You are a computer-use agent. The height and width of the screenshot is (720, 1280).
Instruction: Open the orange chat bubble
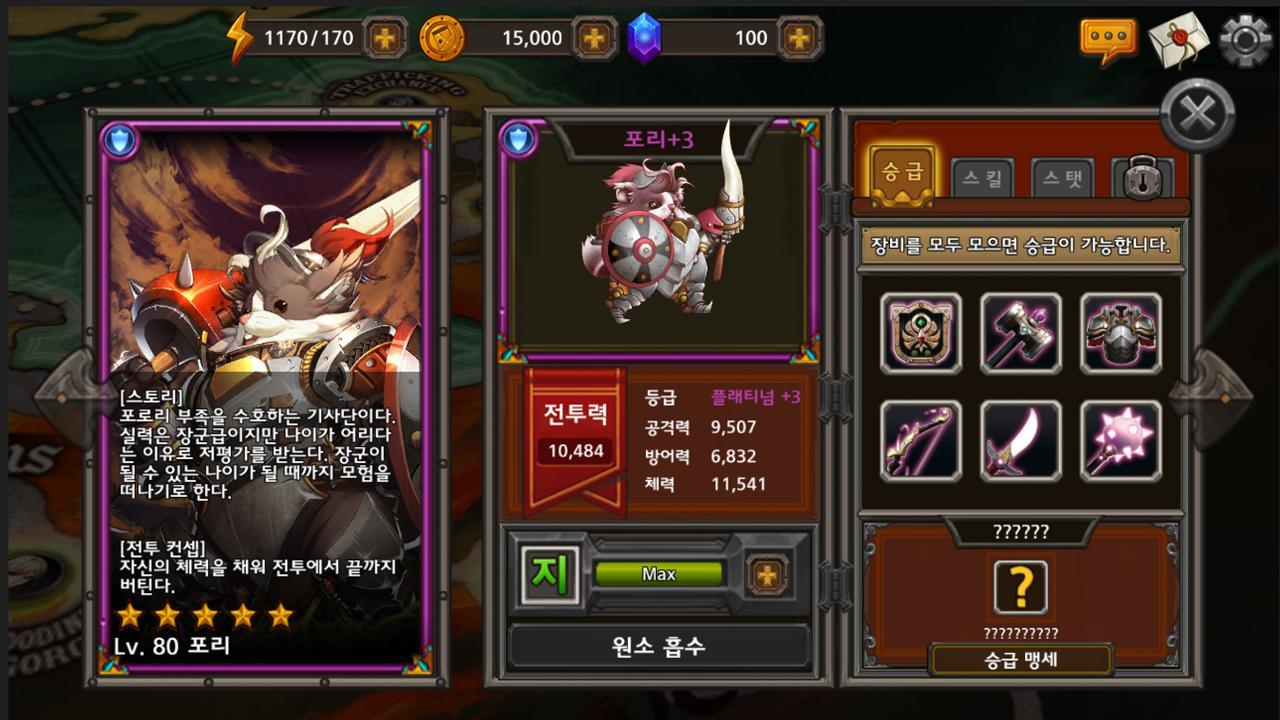[x=1108, y=40]
